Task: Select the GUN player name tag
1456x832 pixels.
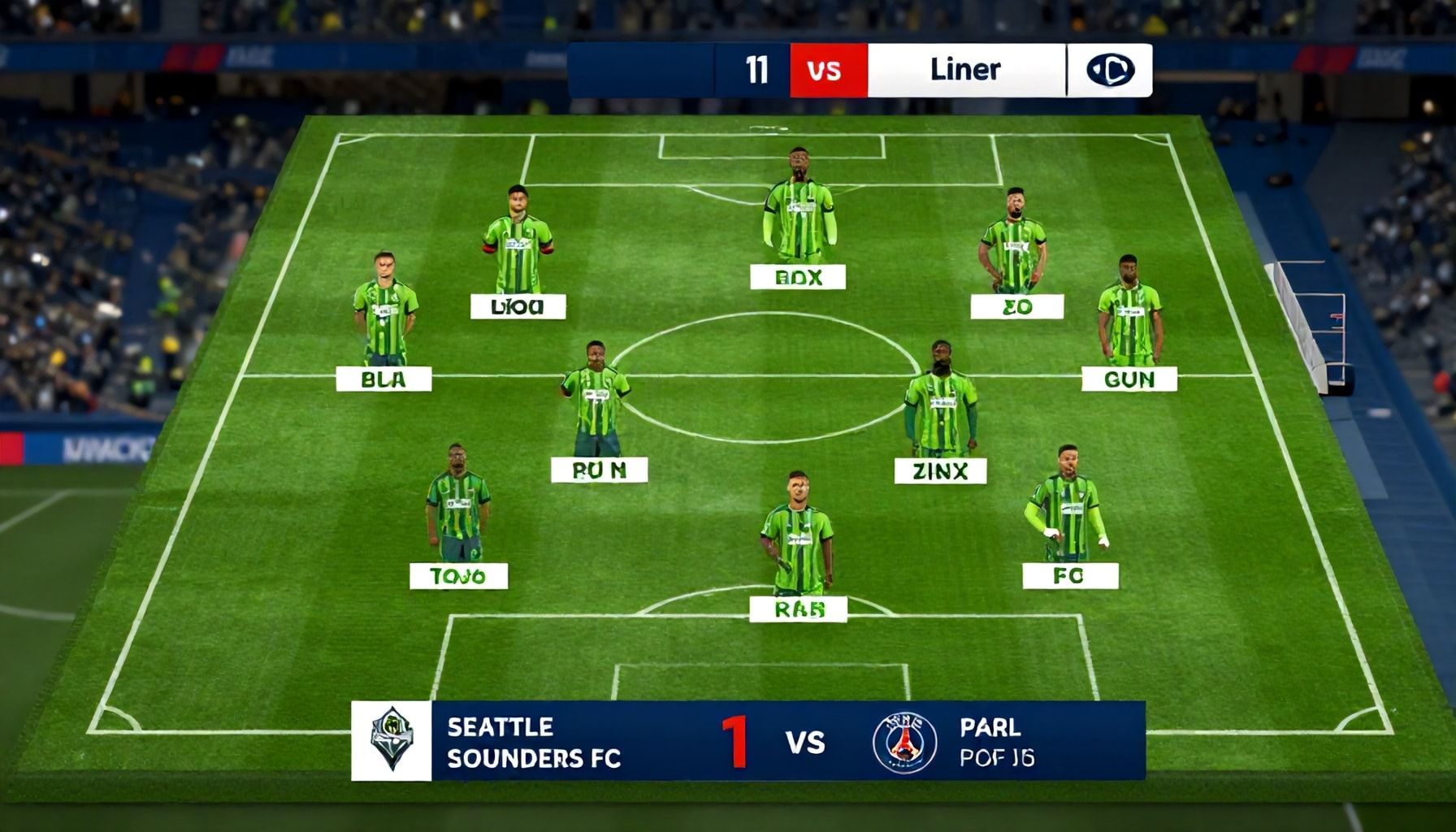Action: coord(1129,379)
